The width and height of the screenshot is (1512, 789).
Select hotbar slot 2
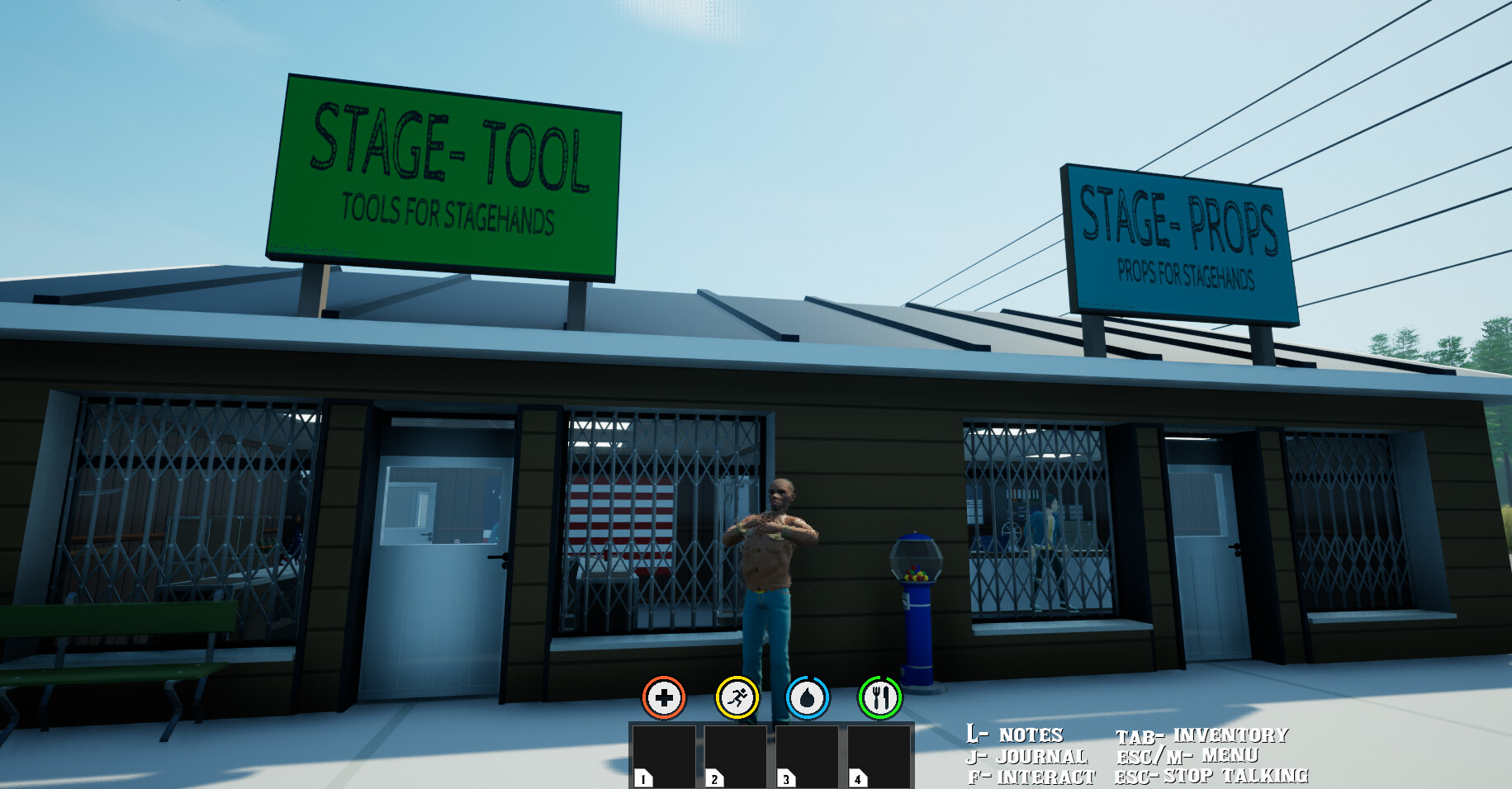click(736, 755)
